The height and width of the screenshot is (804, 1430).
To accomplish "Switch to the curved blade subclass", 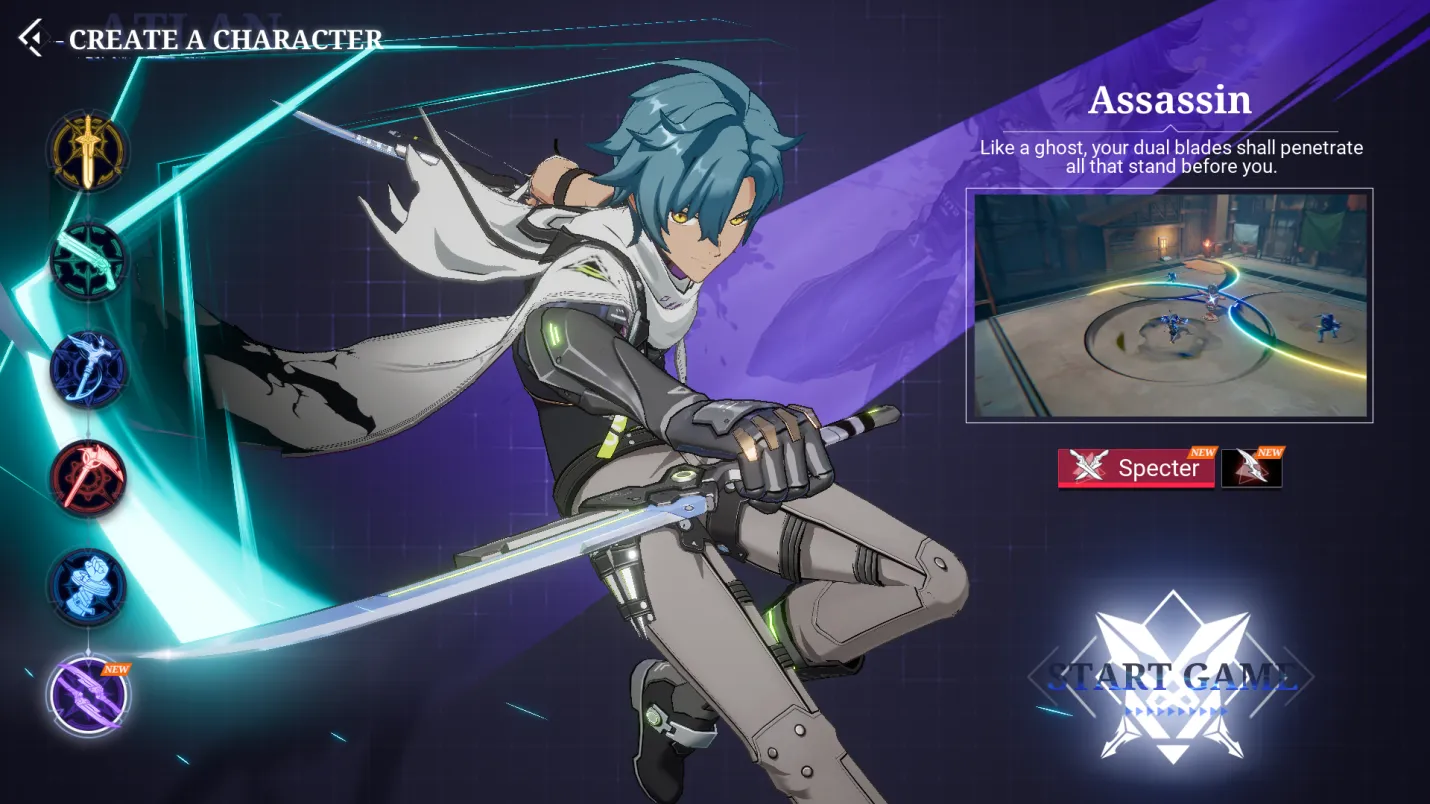I will pyautogui.click(x=1250, y=468).
